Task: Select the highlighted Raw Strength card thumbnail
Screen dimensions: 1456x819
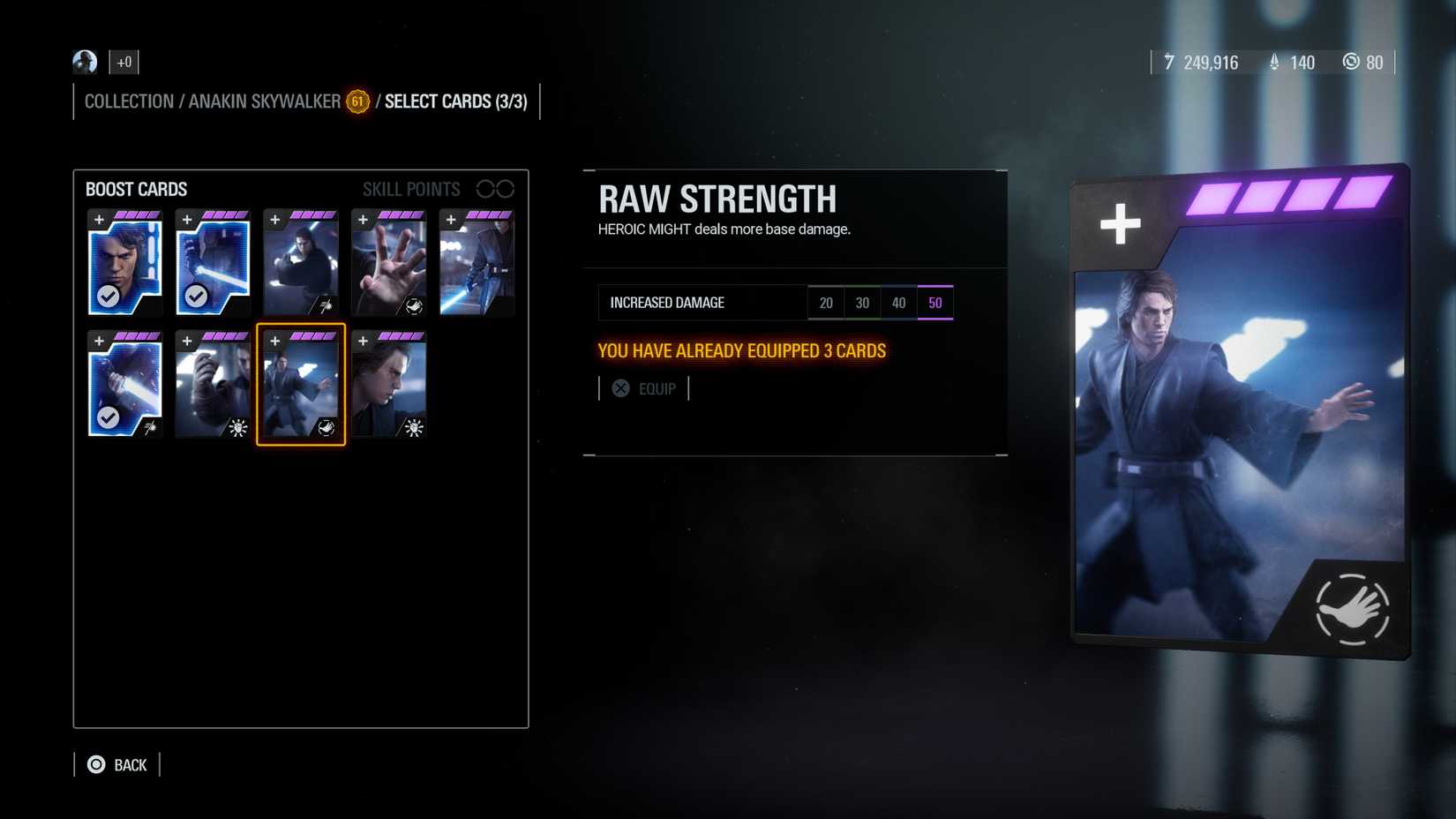Action: click(300, 385)
